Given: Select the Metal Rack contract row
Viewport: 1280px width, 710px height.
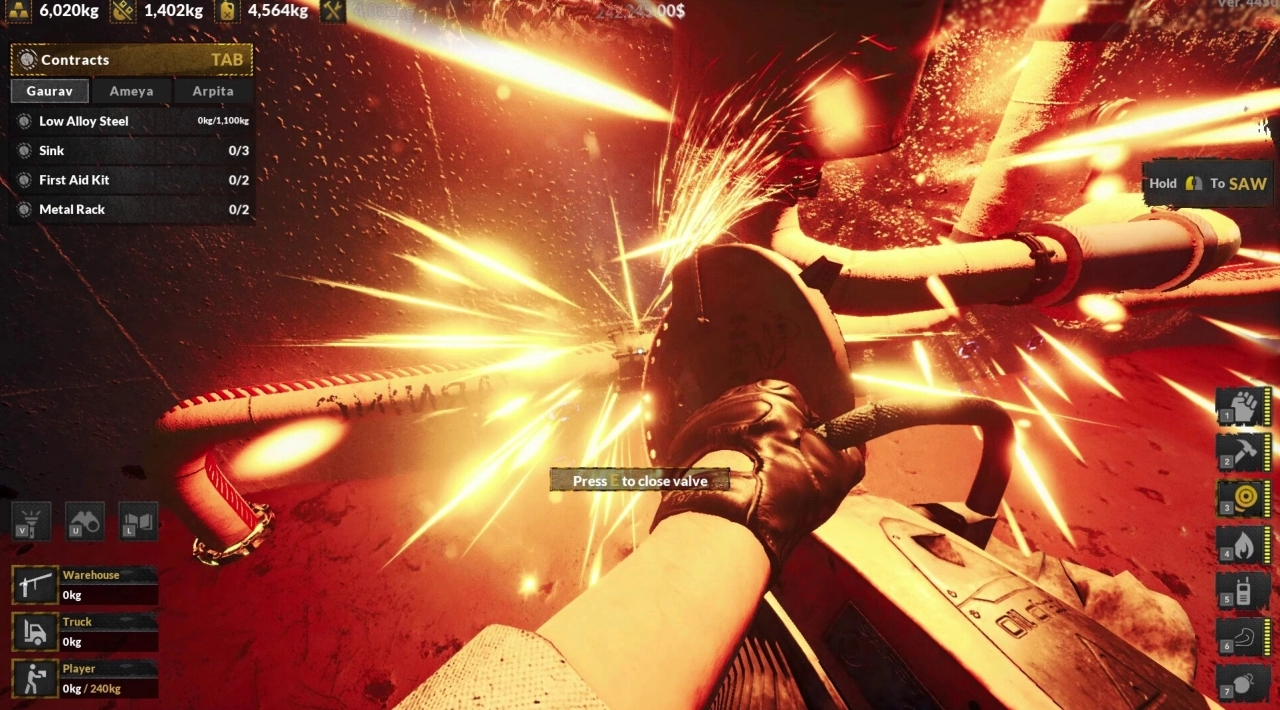Looking at the screenshot, I should click(x=131, y=210).
